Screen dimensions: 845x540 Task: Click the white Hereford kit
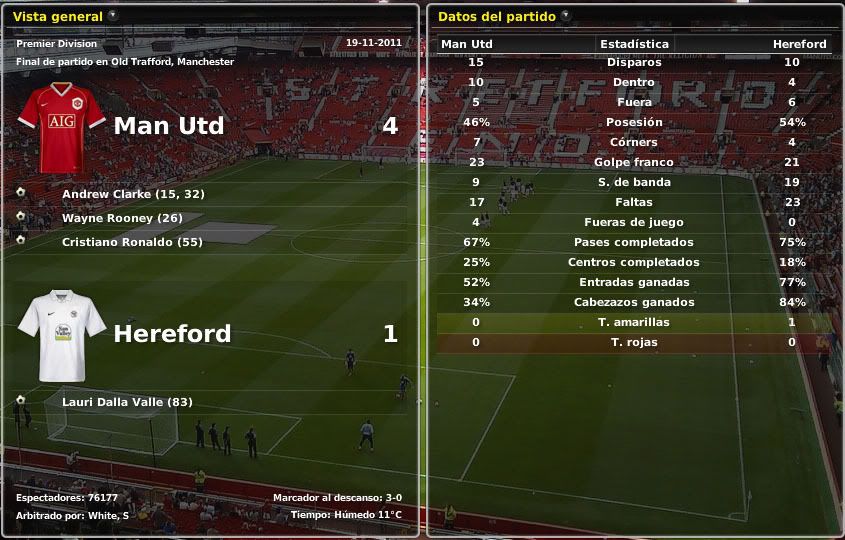[62, 335]
